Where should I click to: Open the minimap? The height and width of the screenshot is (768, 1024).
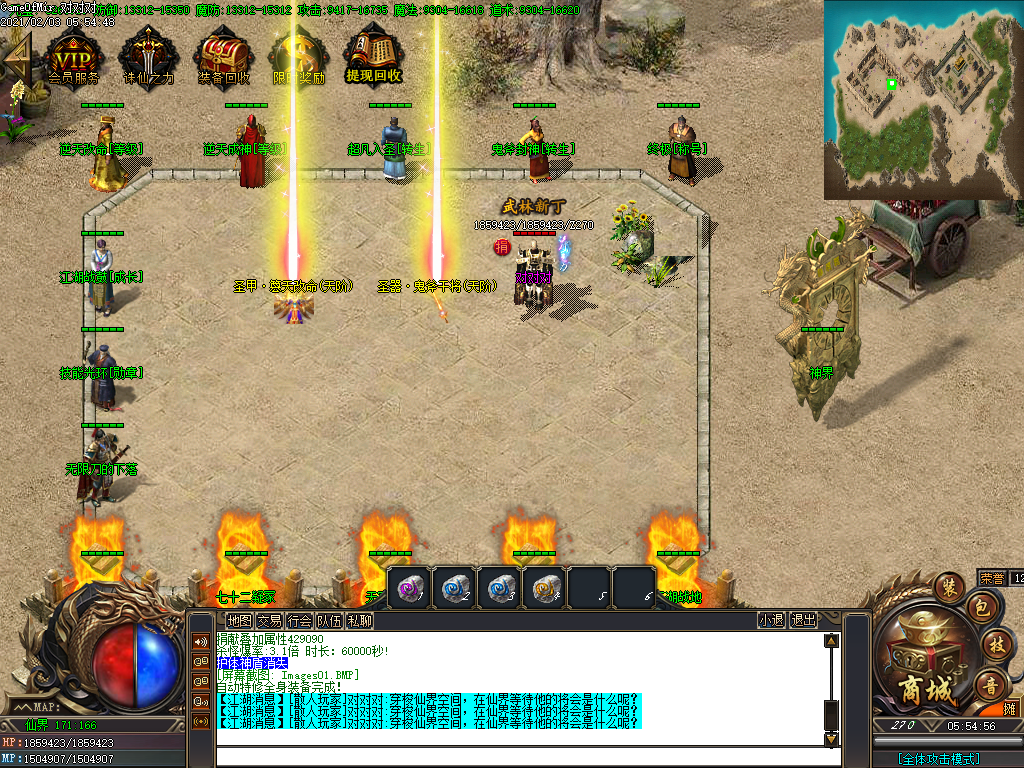(x=922, y=98)
